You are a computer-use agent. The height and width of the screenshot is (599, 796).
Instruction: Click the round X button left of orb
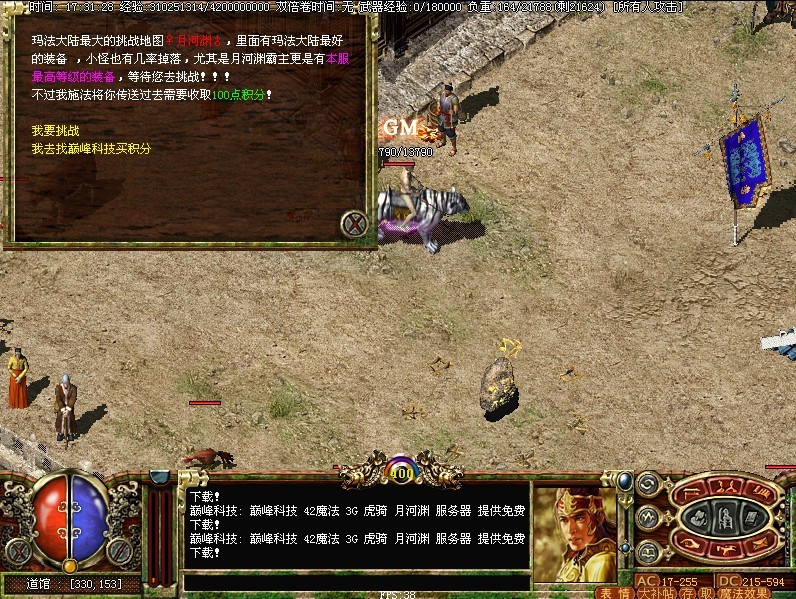[x=16, y=550]
